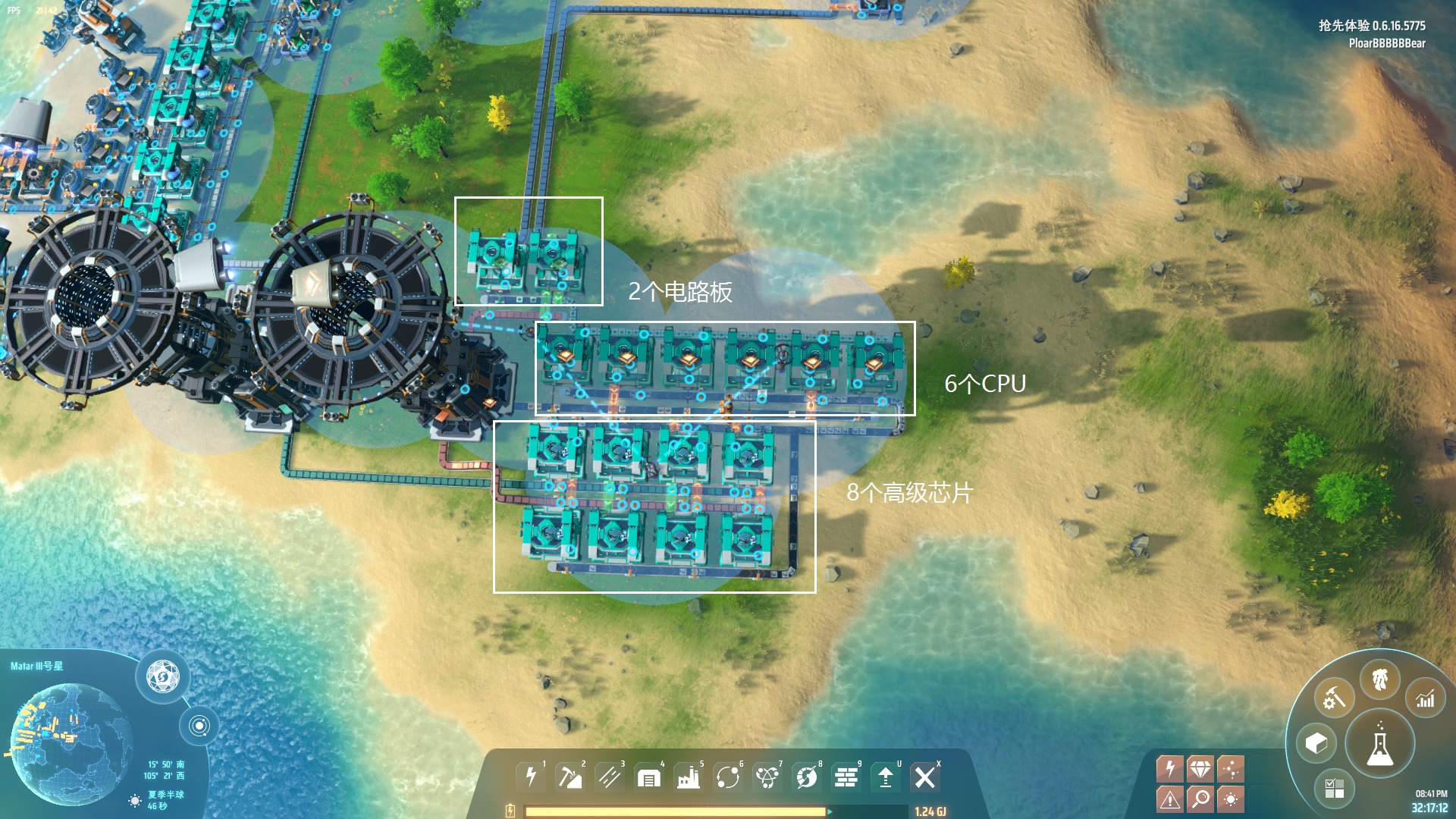1456x819 pixels.
Task: Activate the dismantle X tool
Action: 924,777
